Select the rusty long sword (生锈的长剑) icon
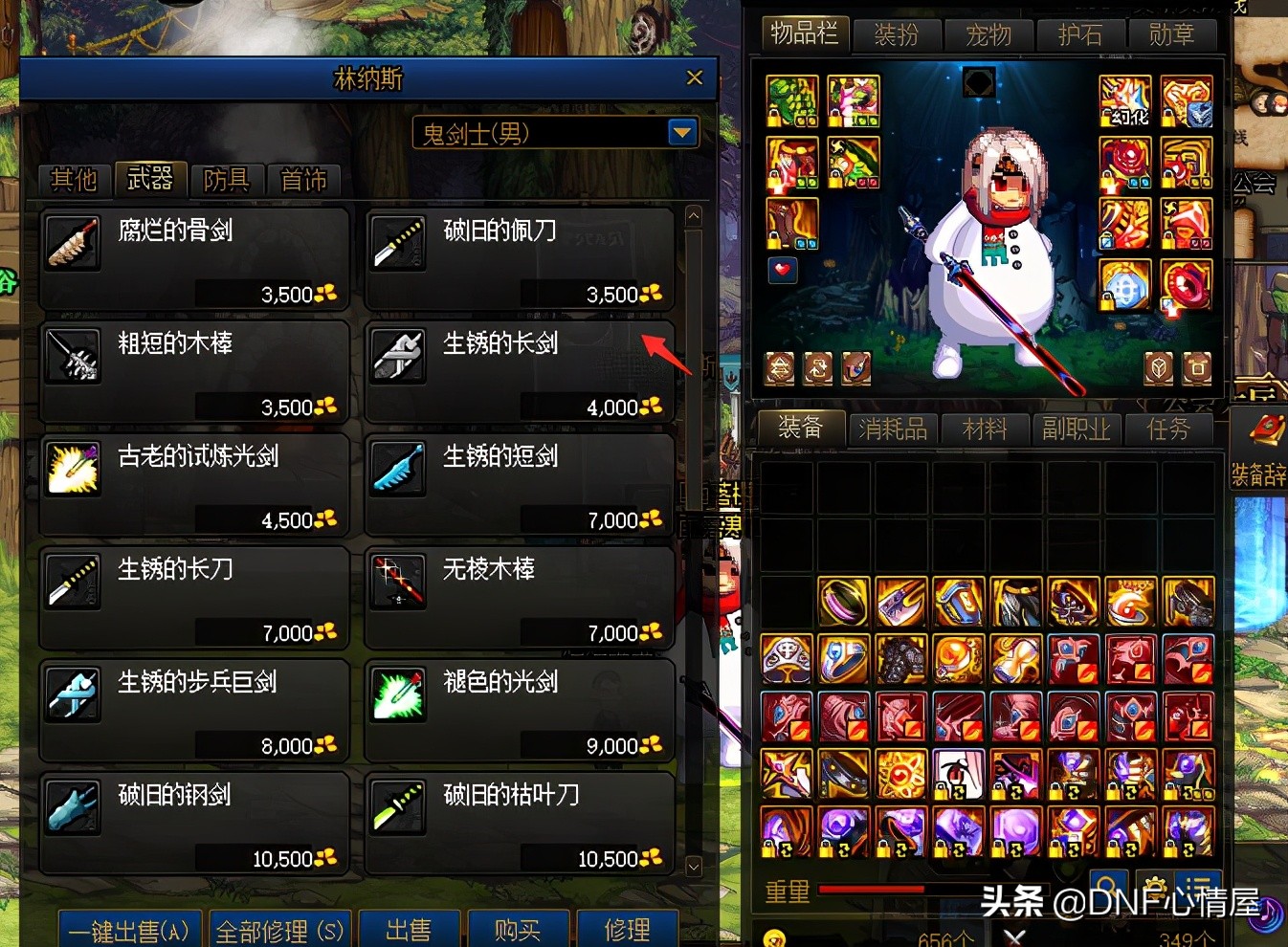 click(x=397, y=355)
